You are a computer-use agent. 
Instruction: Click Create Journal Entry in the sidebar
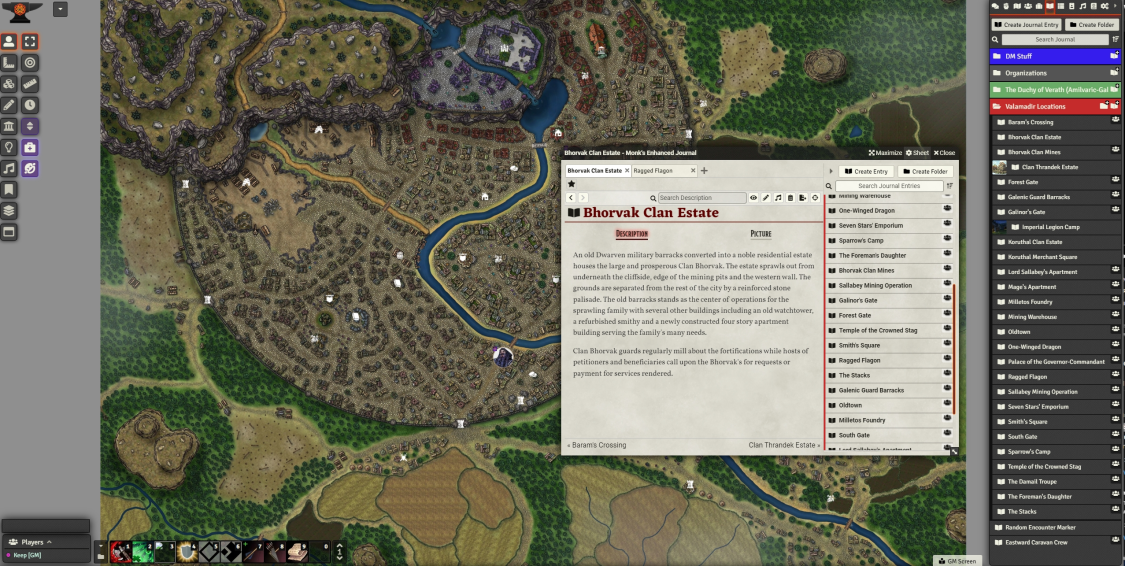(1026, 24)
